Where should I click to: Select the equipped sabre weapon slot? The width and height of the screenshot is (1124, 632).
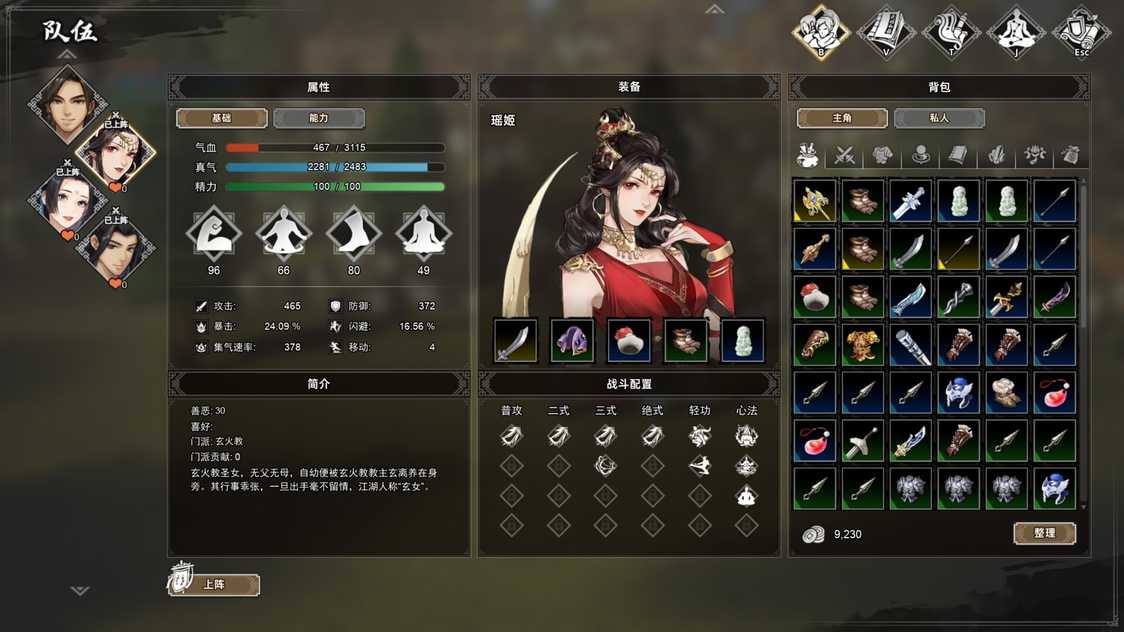point(515,341)
